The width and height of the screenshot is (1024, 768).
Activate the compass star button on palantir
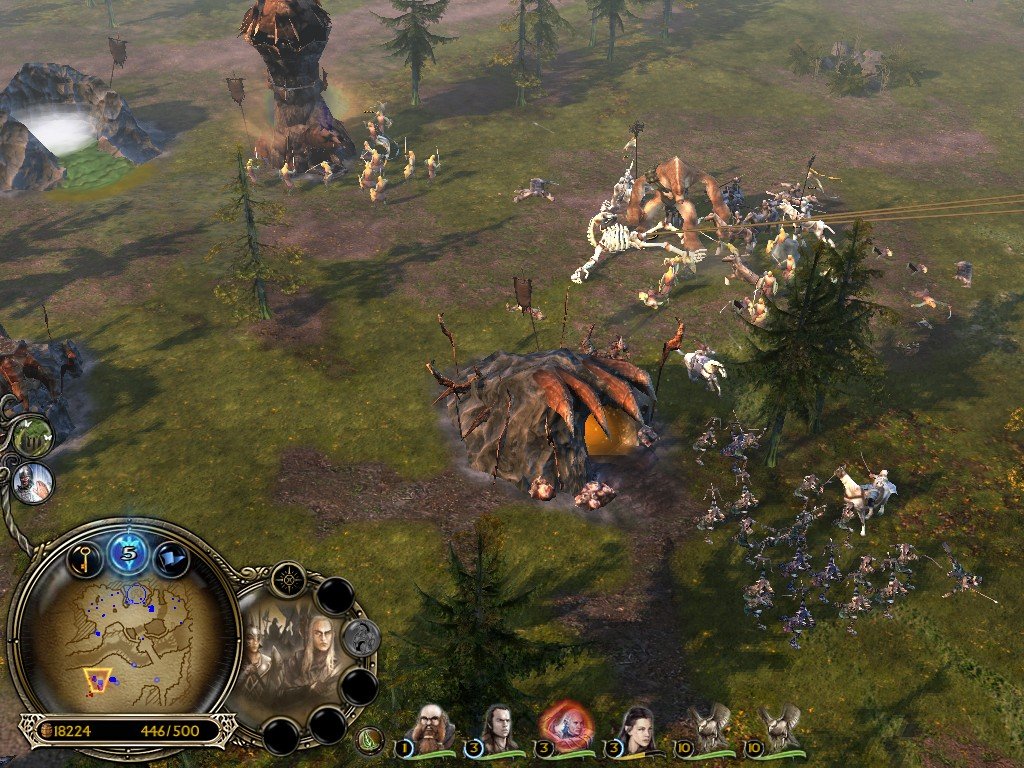pyautogui.click(x=289, y=579)
